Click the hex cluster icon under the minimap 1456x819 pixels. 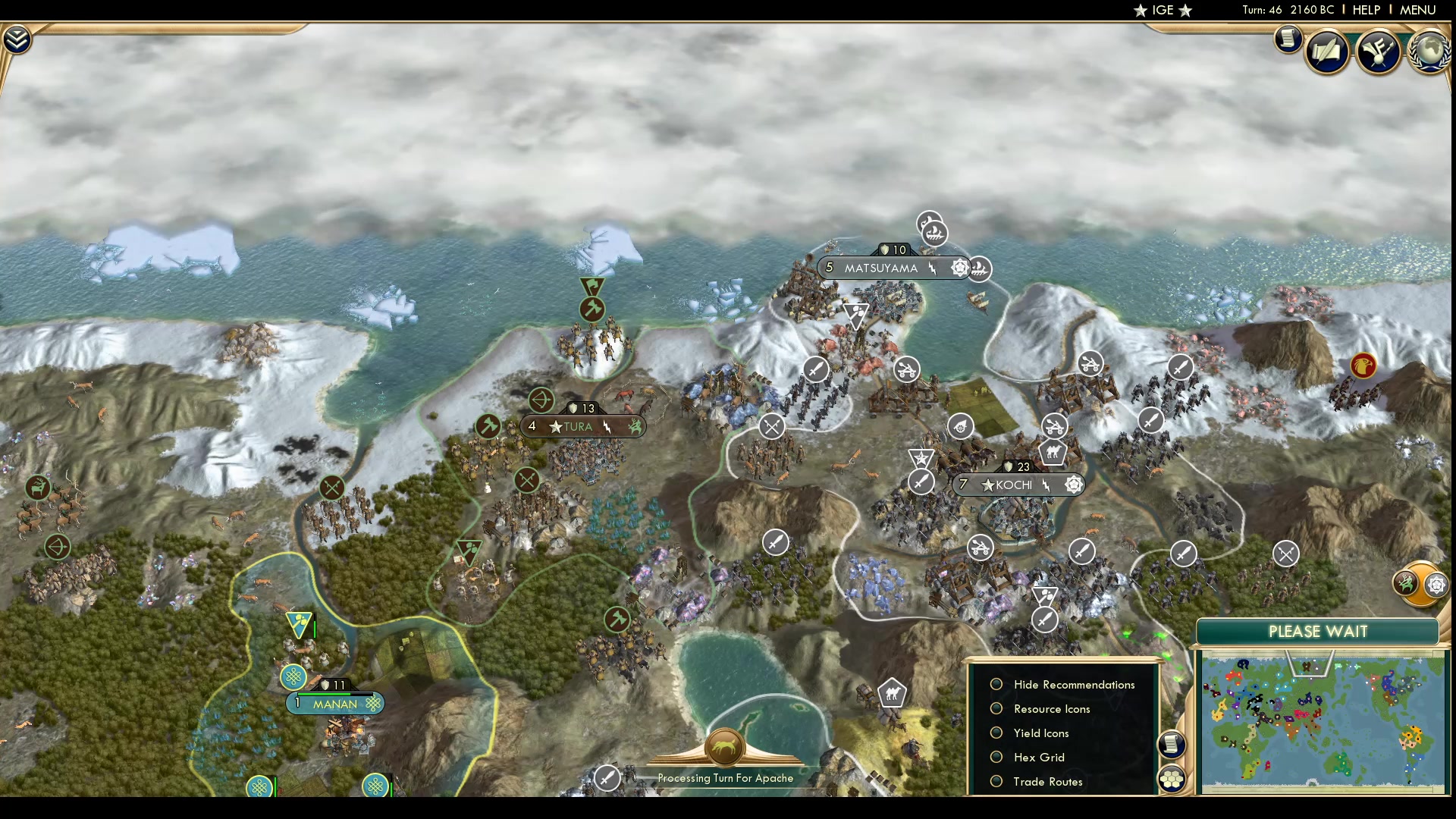tap(1172, 777)
